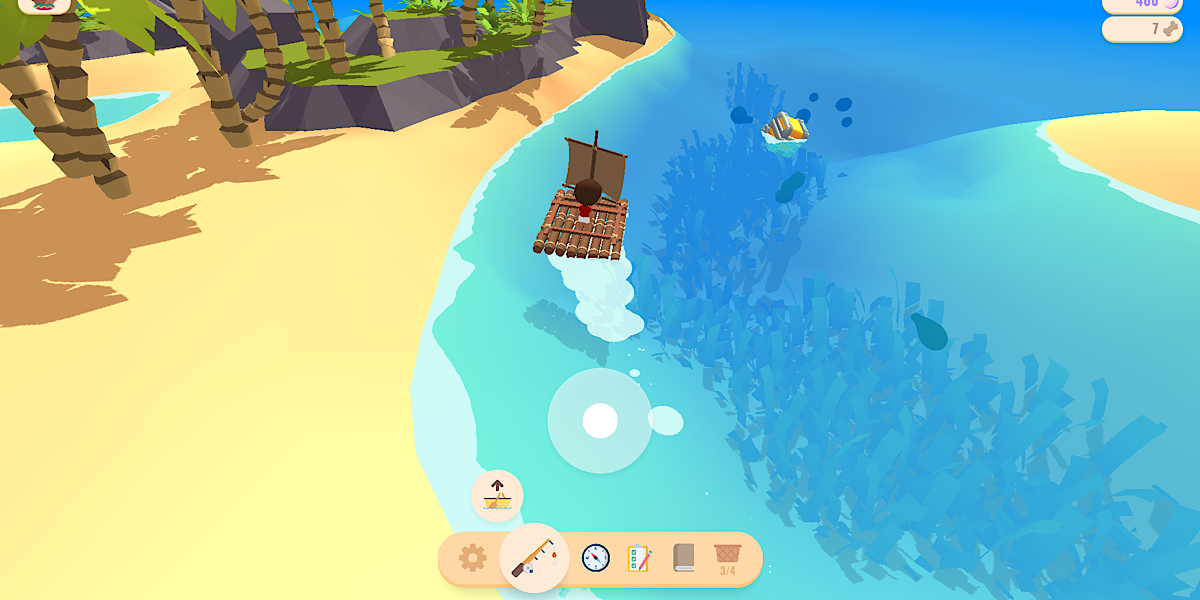1200x600 pixels.
Task: Open the compass map
Action: tap(596, 558)
